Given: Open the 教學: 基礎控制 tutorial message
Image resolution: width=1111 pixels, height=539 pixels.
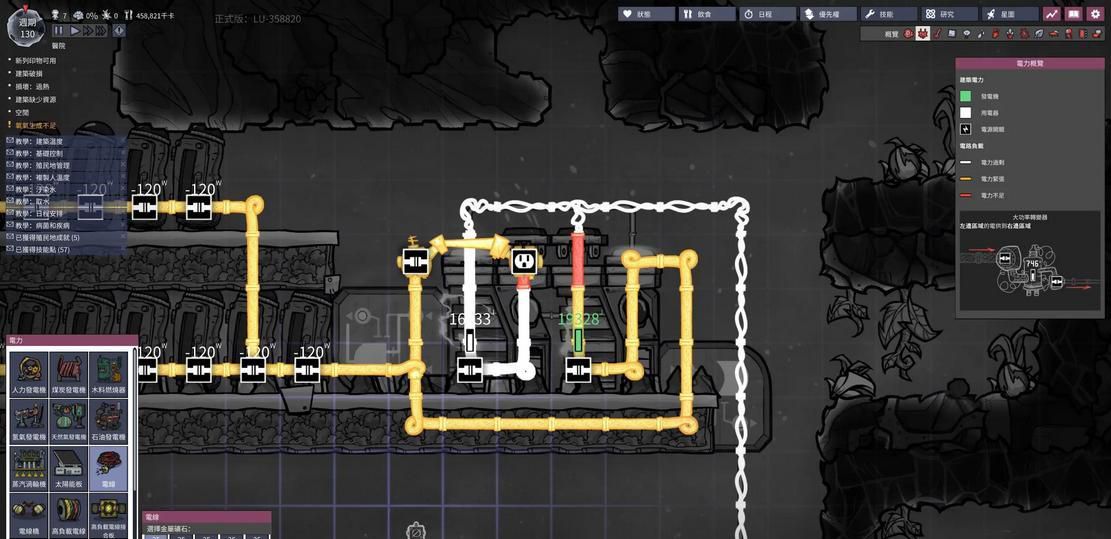Looking at the screenshot, I should [40, 153].
